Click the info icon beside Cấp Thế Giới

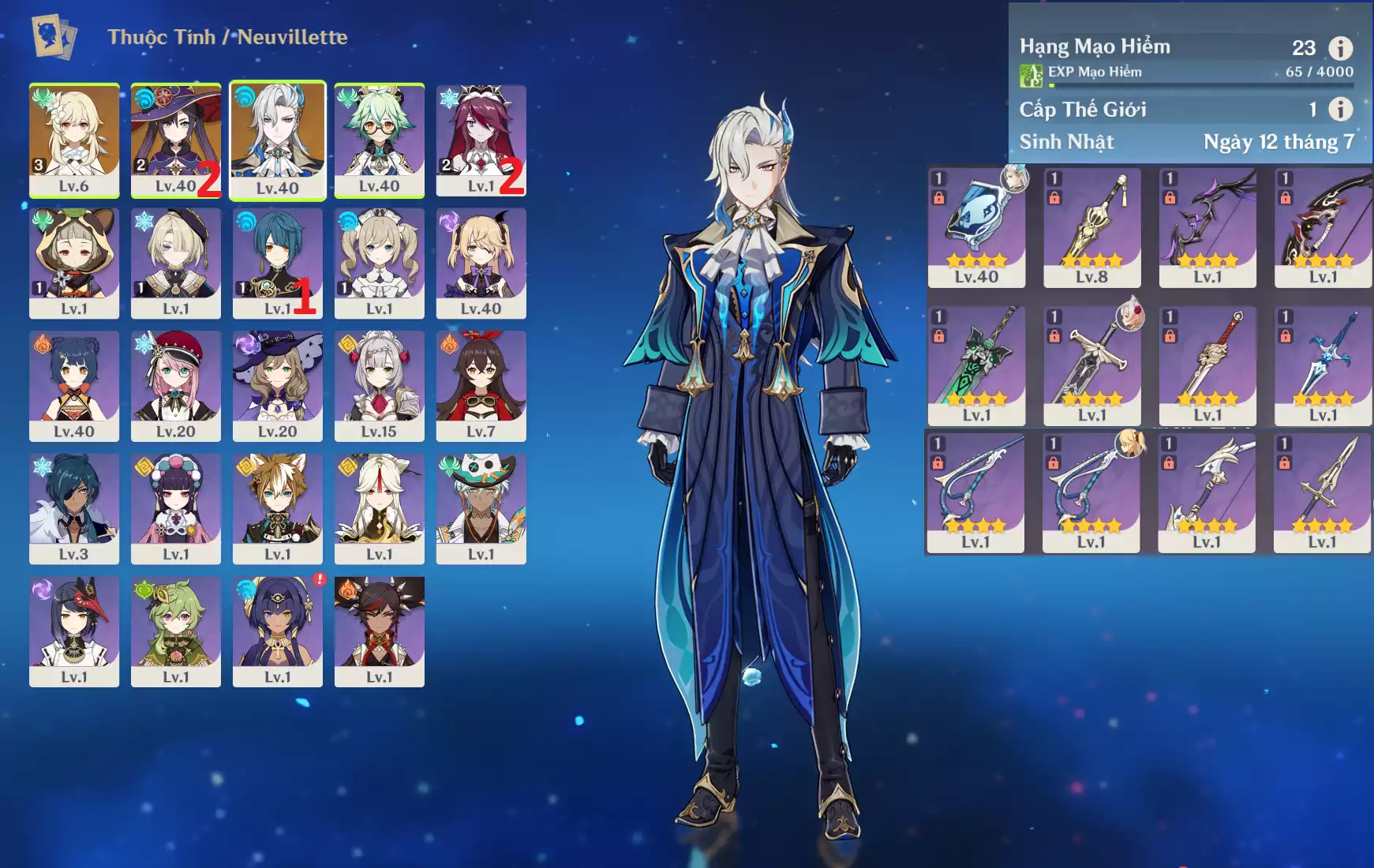pyautogui.click(x=1340, y=109)
